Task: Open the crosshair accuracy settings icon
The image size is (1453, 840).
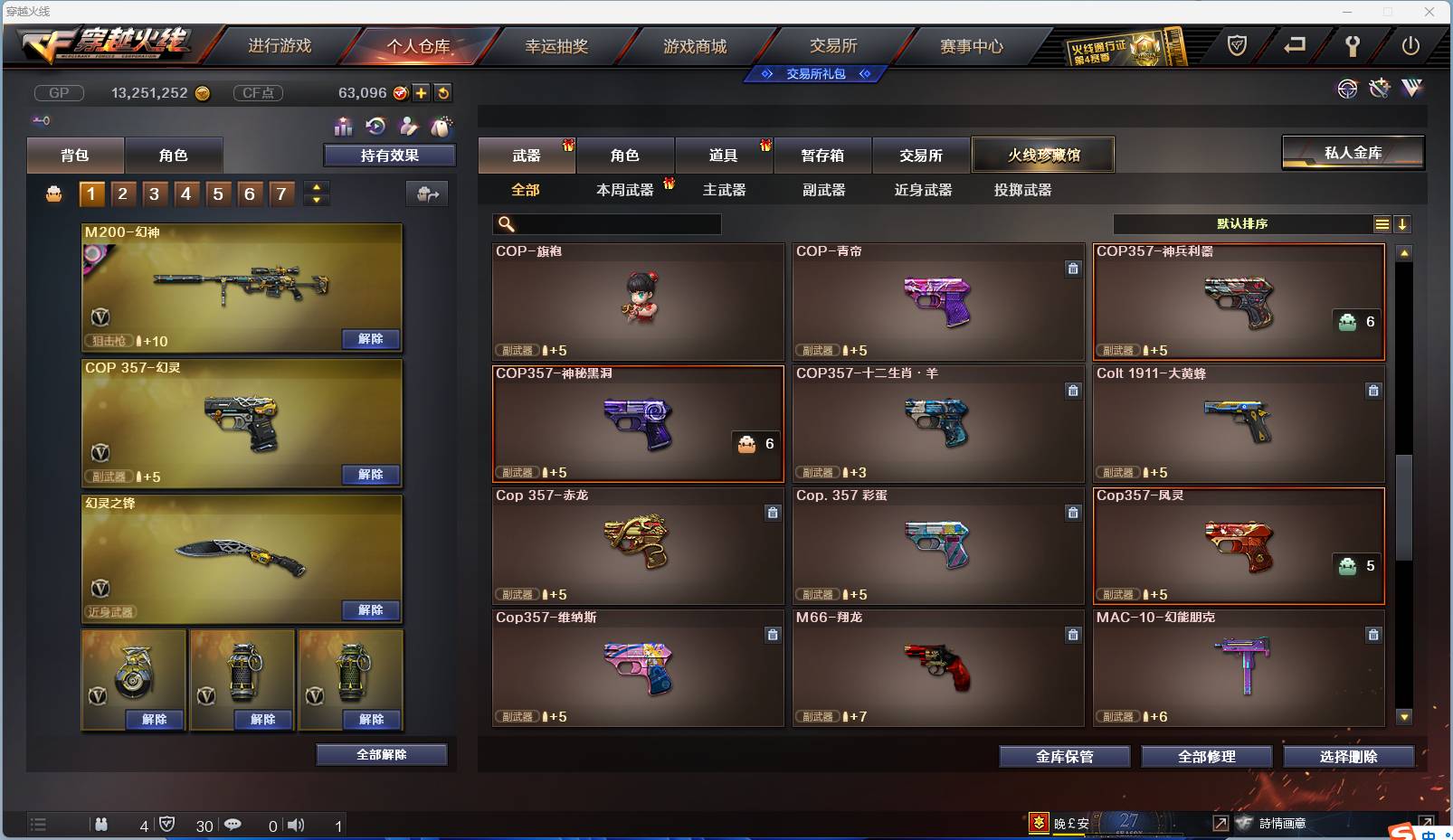Action: pos(1348,90)
